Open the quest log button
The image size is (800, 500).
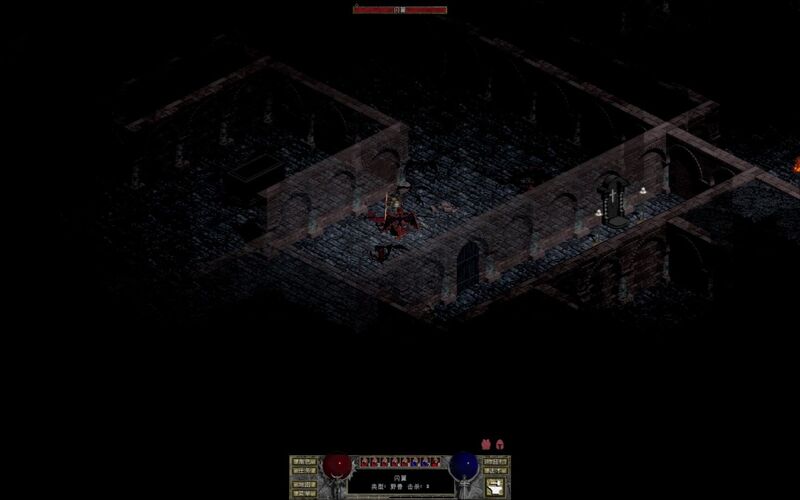click(x=303, y=472)
